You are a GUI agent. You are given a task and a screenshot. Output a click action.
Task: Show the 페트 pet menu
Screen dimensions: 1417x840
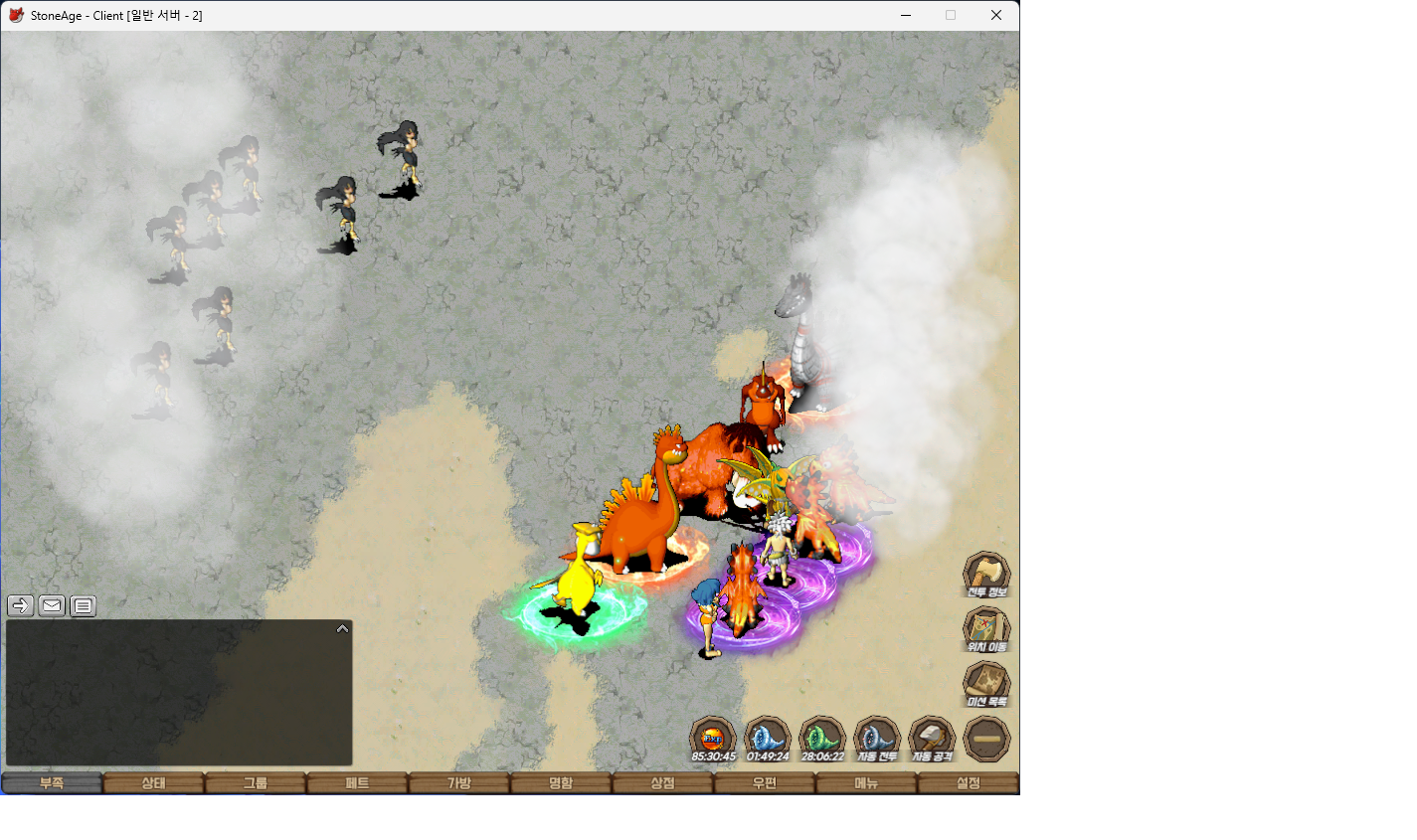357,783
